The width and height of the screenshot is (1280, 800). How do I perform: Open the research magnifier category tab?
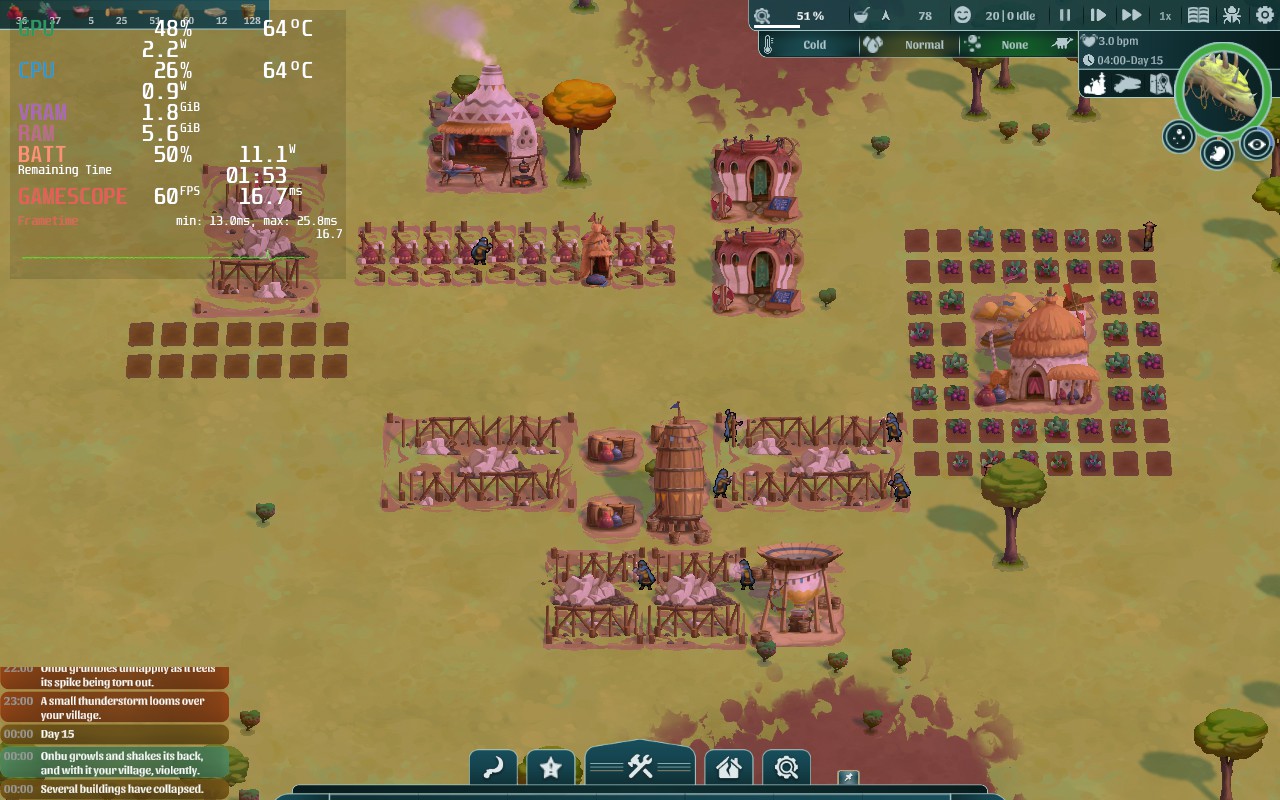[786, 767]
